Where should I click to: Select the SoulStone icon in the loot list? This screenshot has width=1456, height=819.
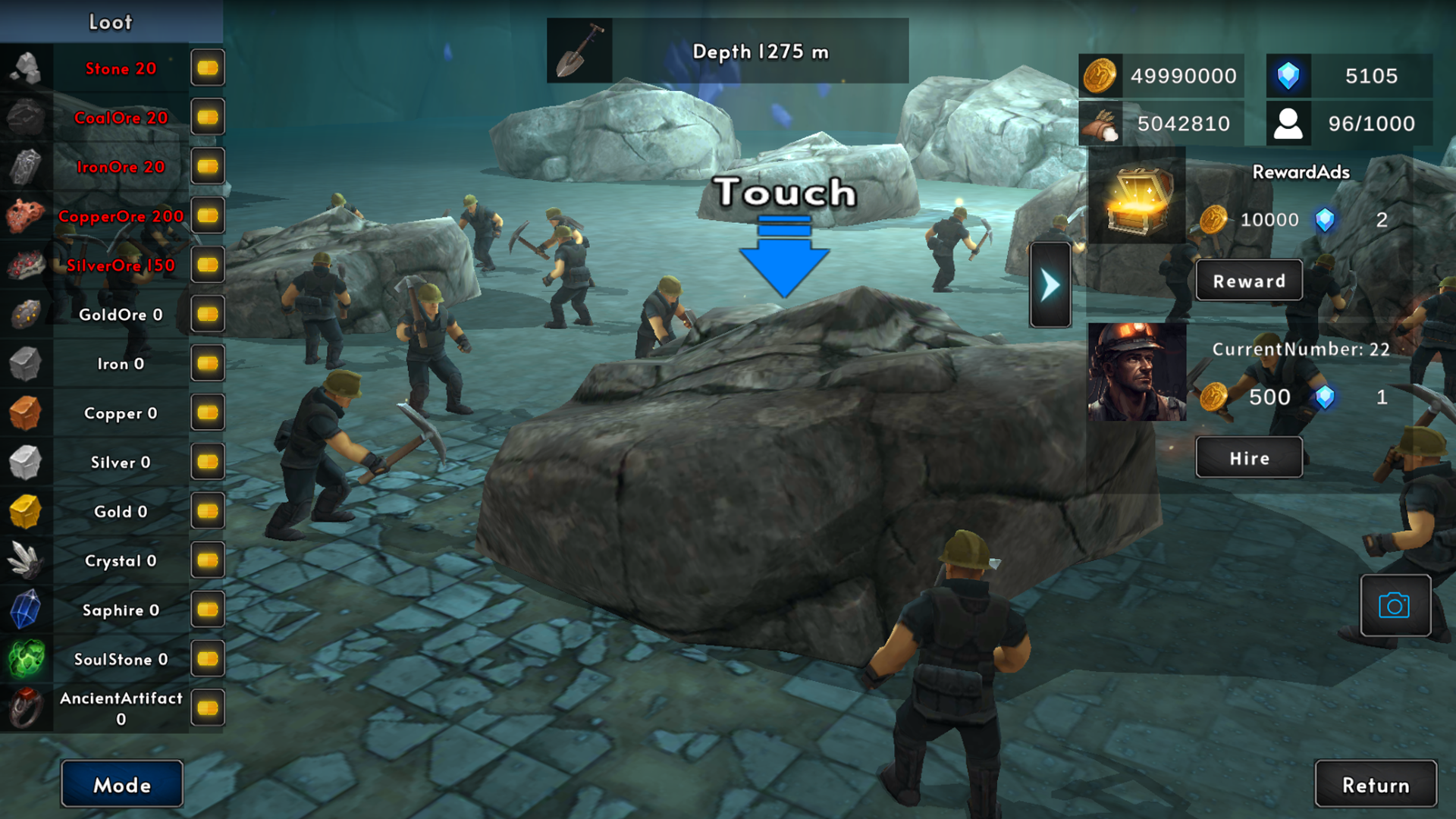[26, 659]
